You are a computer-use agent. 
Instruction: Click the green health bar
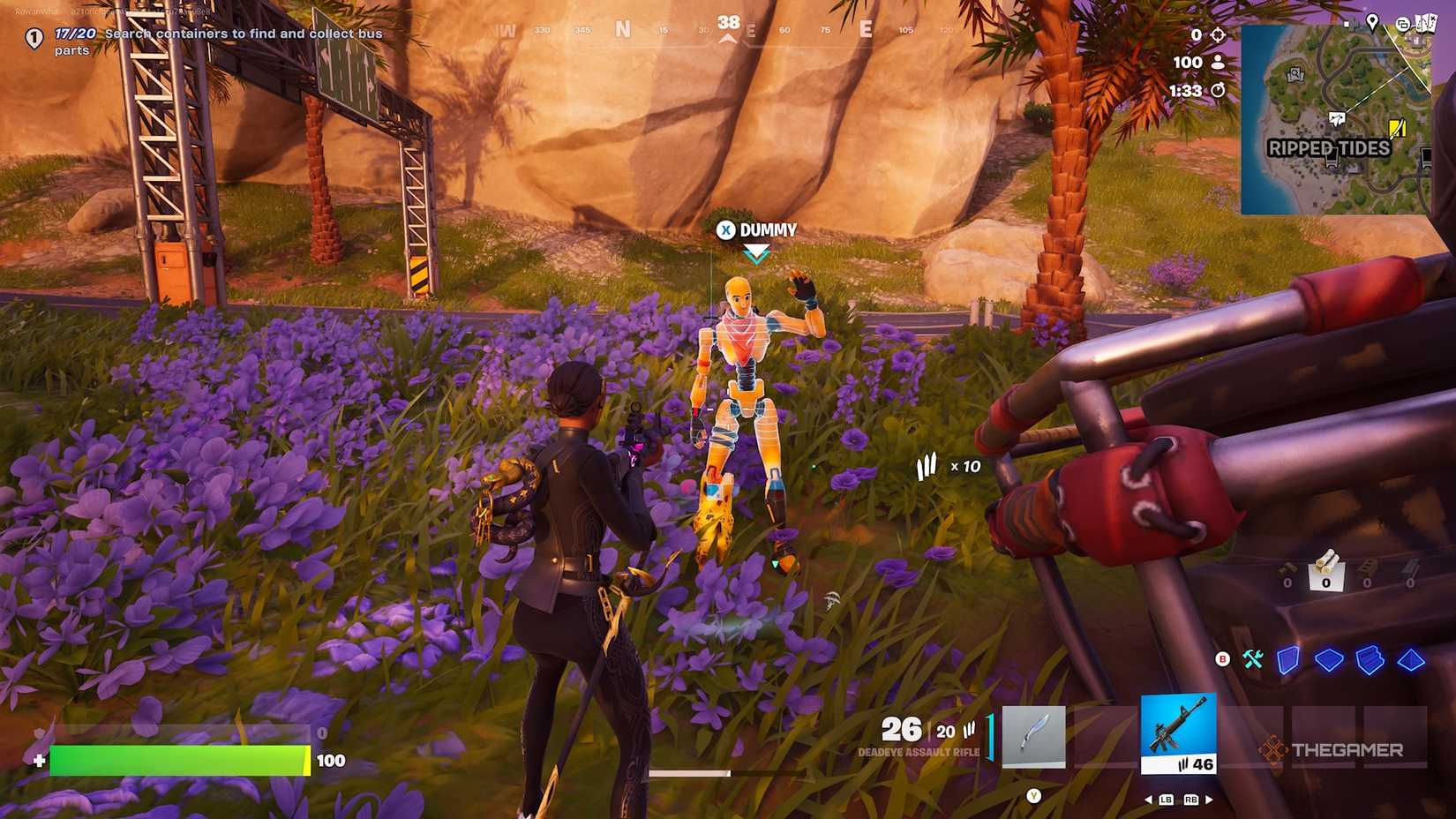176,757
